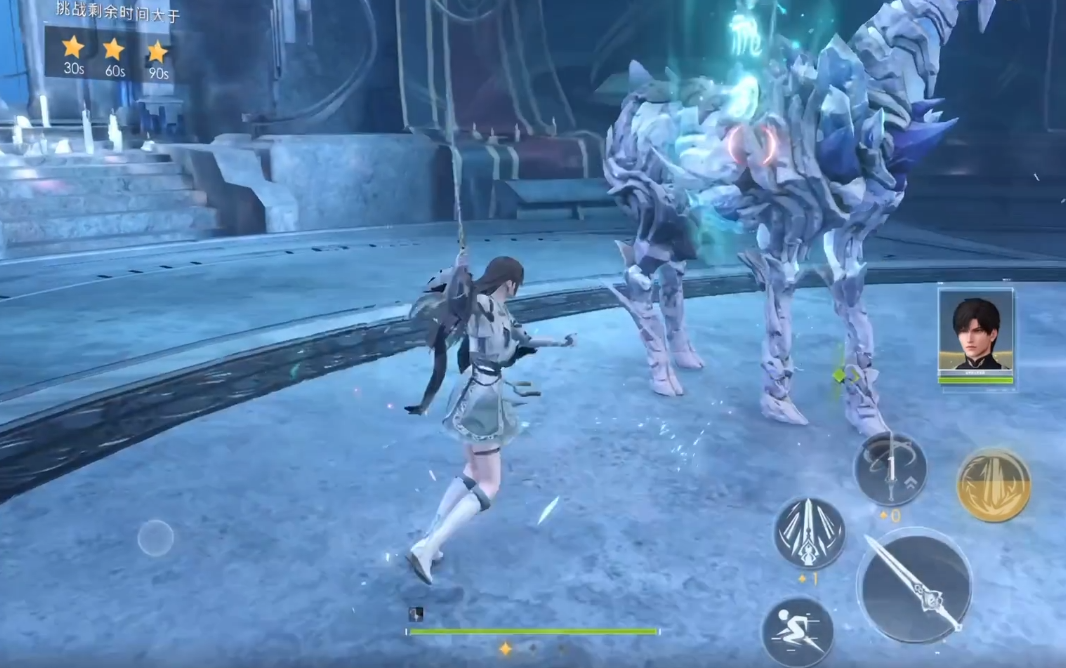Tap the large sword basic attack button
This screenshot has height=668, width=1066.
coord(913,585)
